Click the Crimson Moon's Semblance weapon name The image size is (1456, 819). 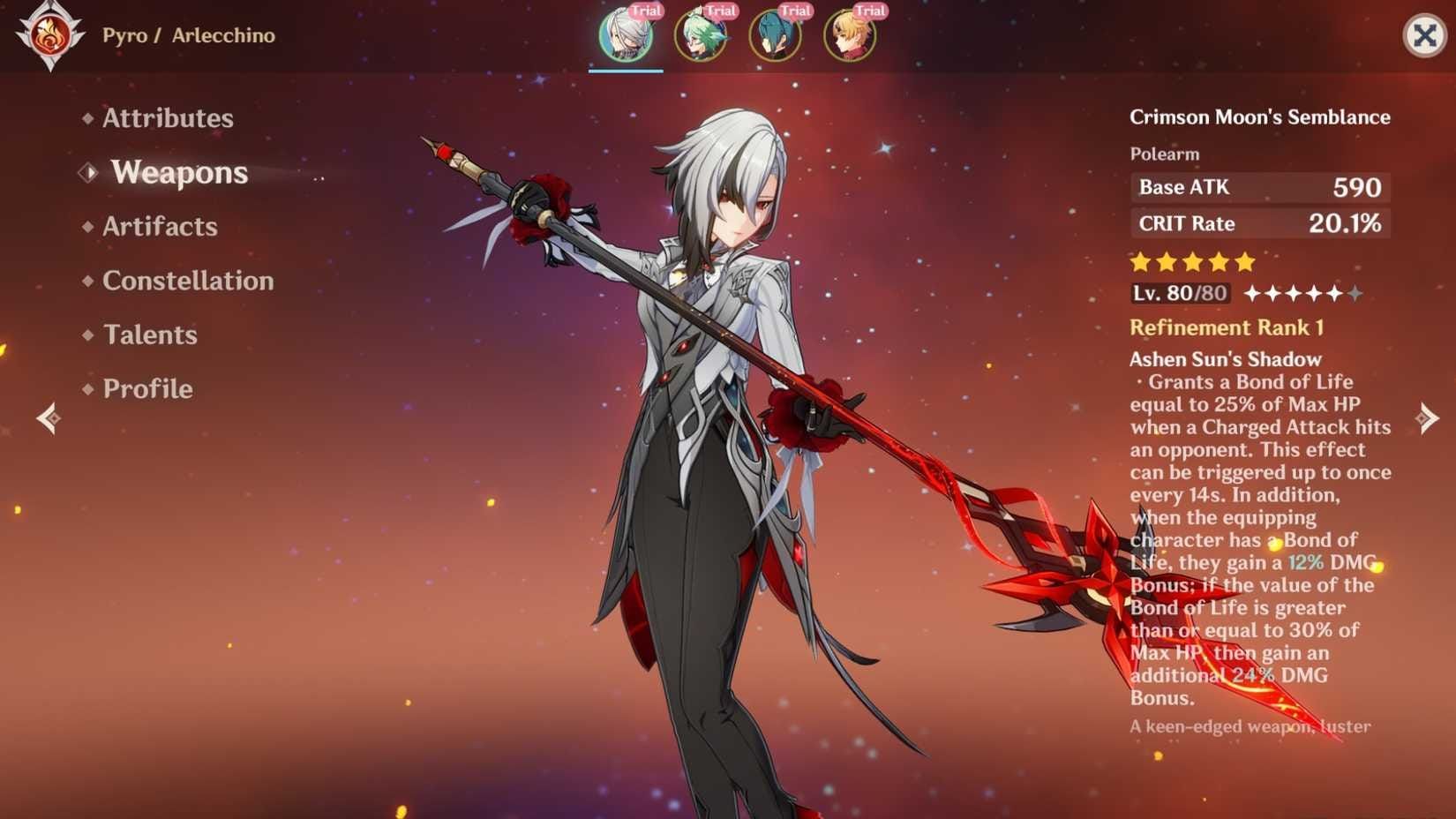[x=1260, y=116]
